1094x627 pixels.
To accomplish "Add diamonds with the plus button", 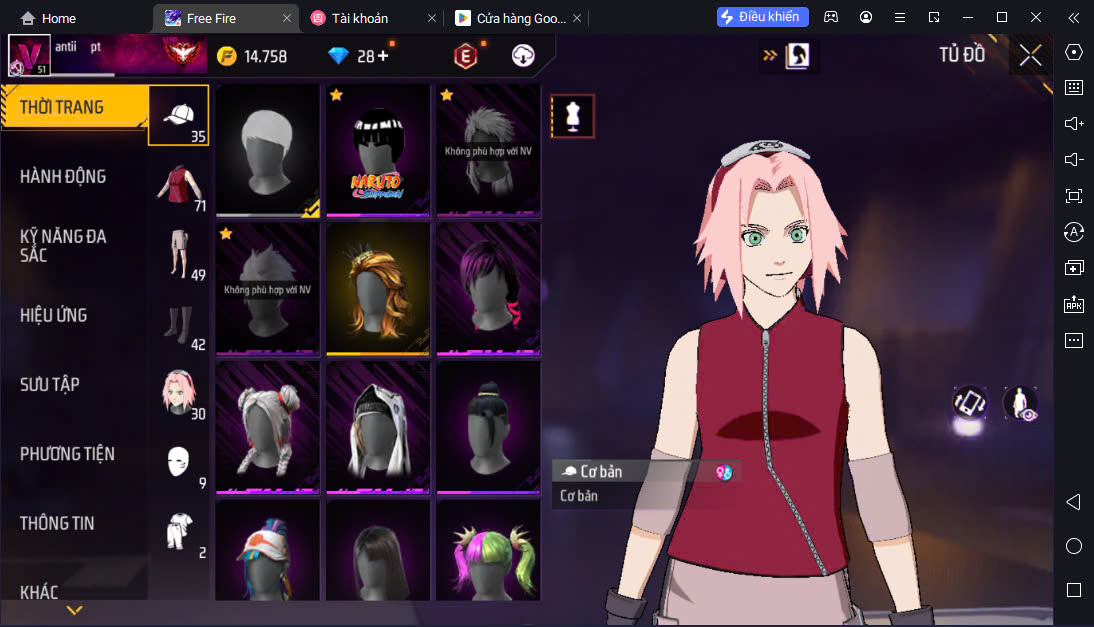I will point(381,56).
